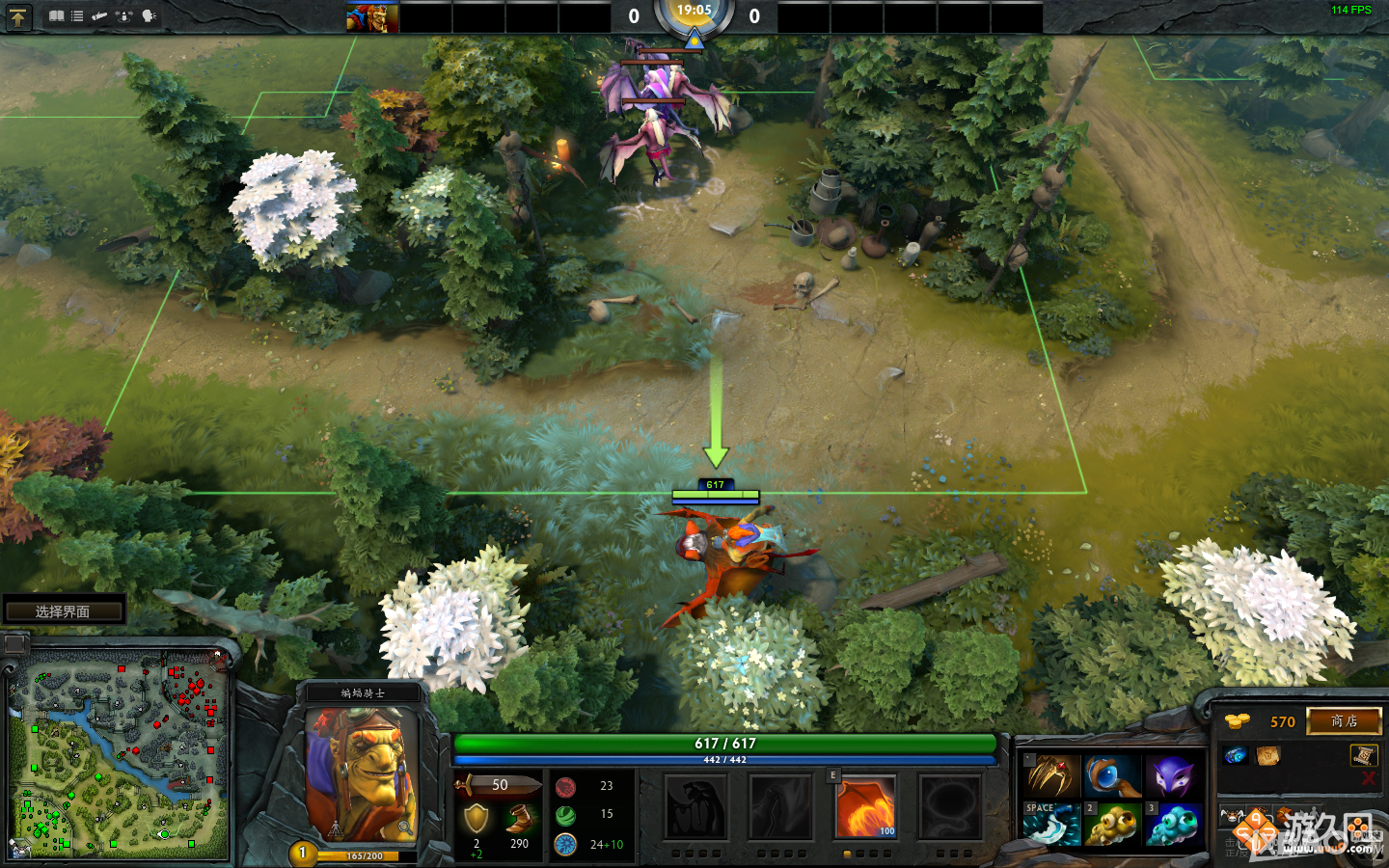1389x868 pixels.
Task: Select the boots item showing 290 speed
Action: click(517, 816)
